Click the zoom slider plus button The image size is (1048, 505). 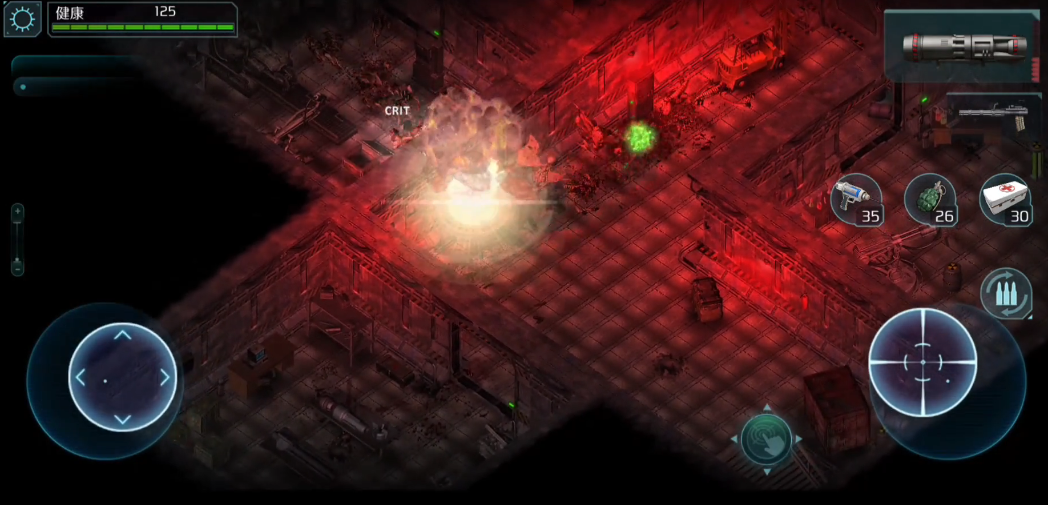[x=17, y=212]
